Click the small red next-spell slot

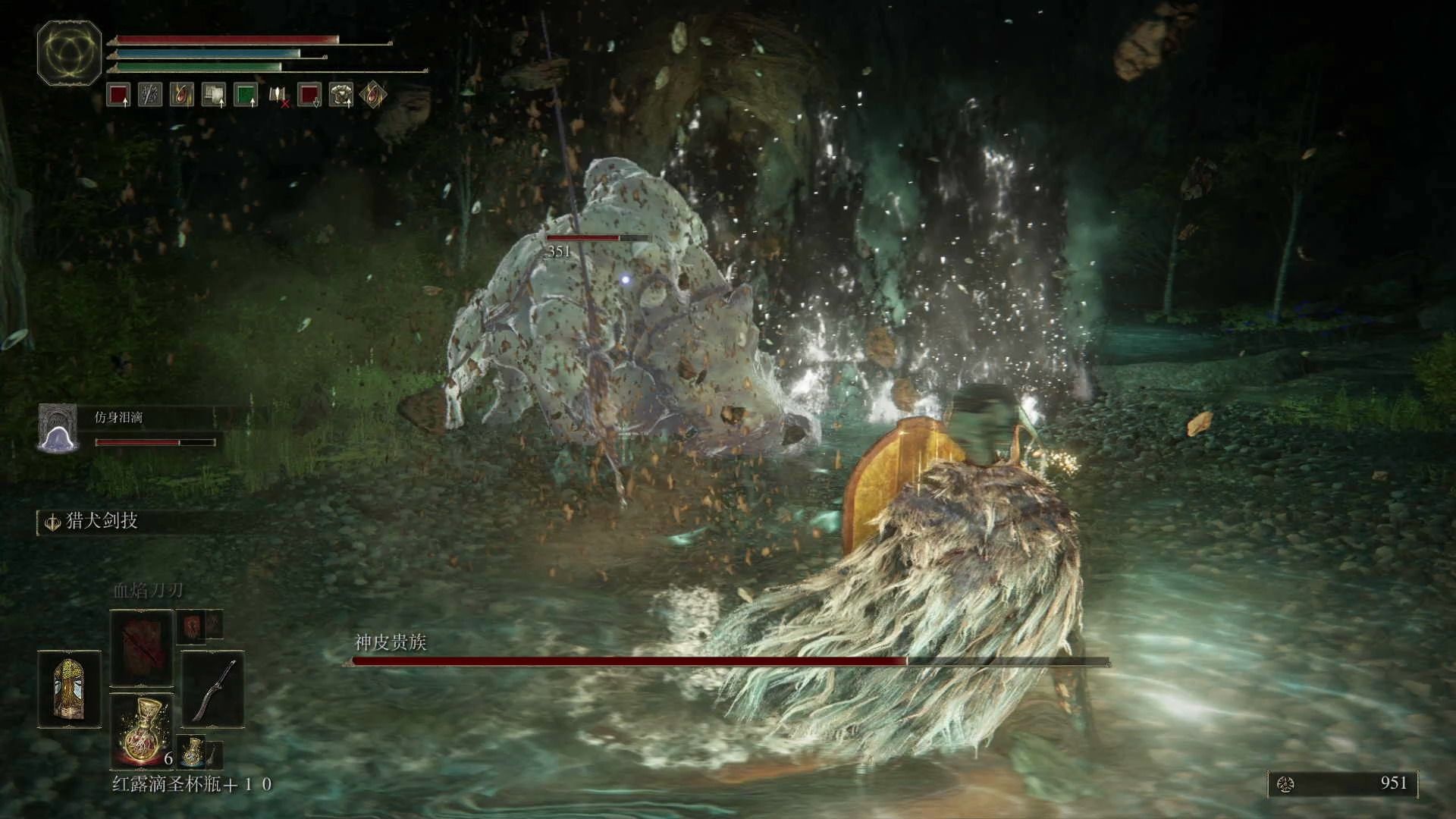click(x=191, y=626)
